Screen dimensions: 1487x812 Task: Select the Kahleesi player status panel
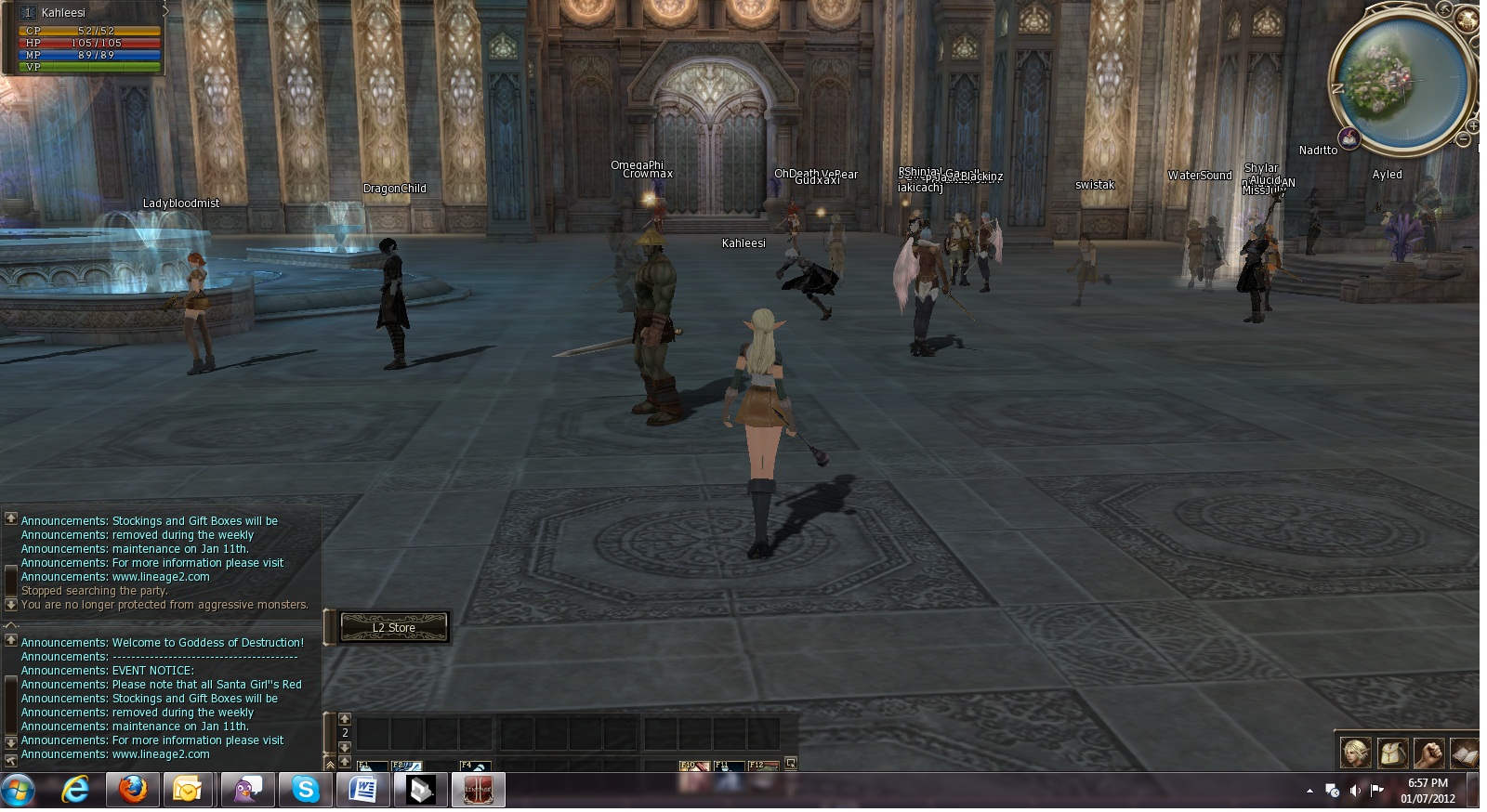(84, 37)
